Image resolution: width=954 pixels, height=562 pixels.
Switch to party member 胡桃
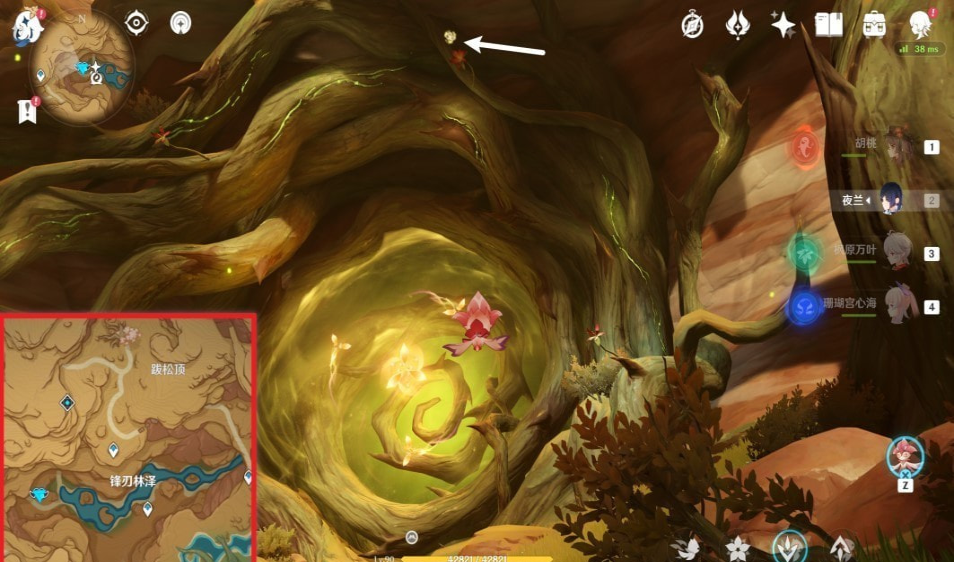pos(900,147)
